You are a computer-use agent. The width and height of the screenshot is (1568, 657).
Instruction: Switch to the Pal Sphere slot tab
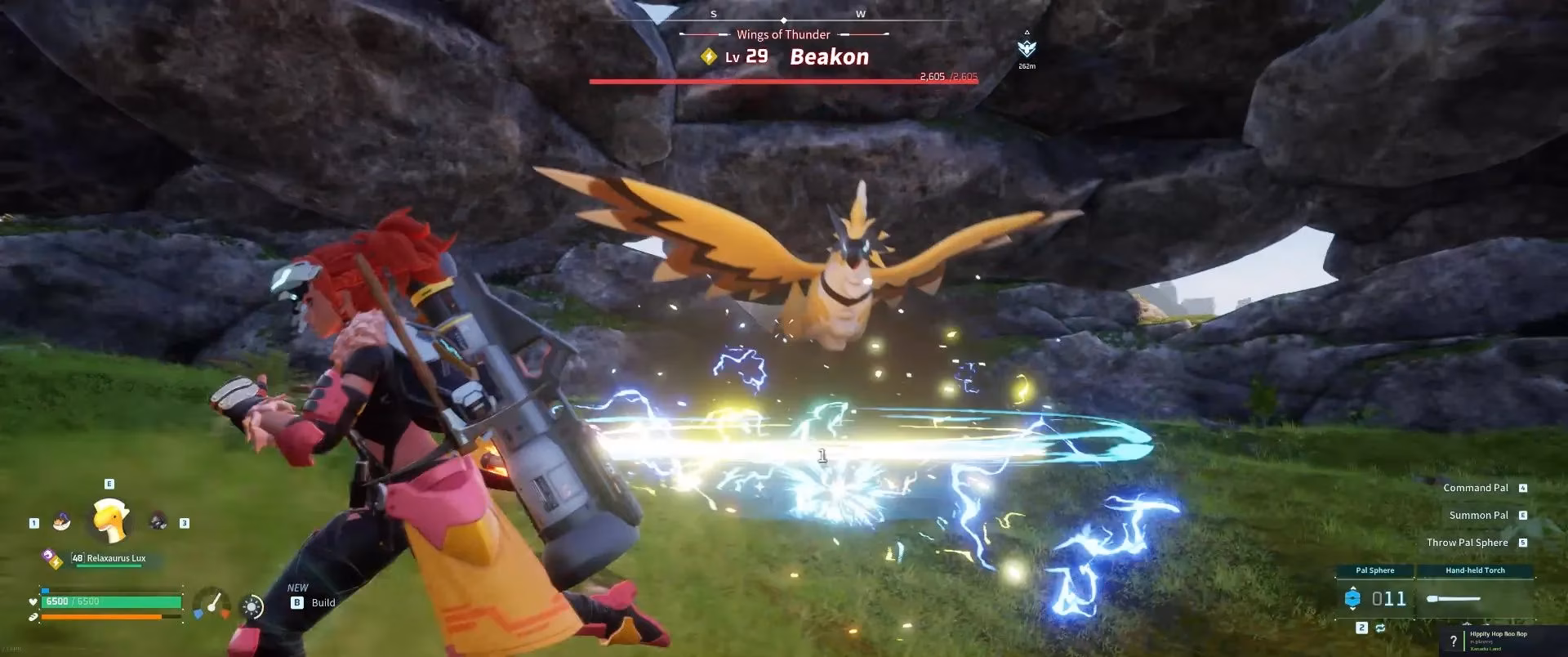pyautogui.click(x=1375, y=570)
